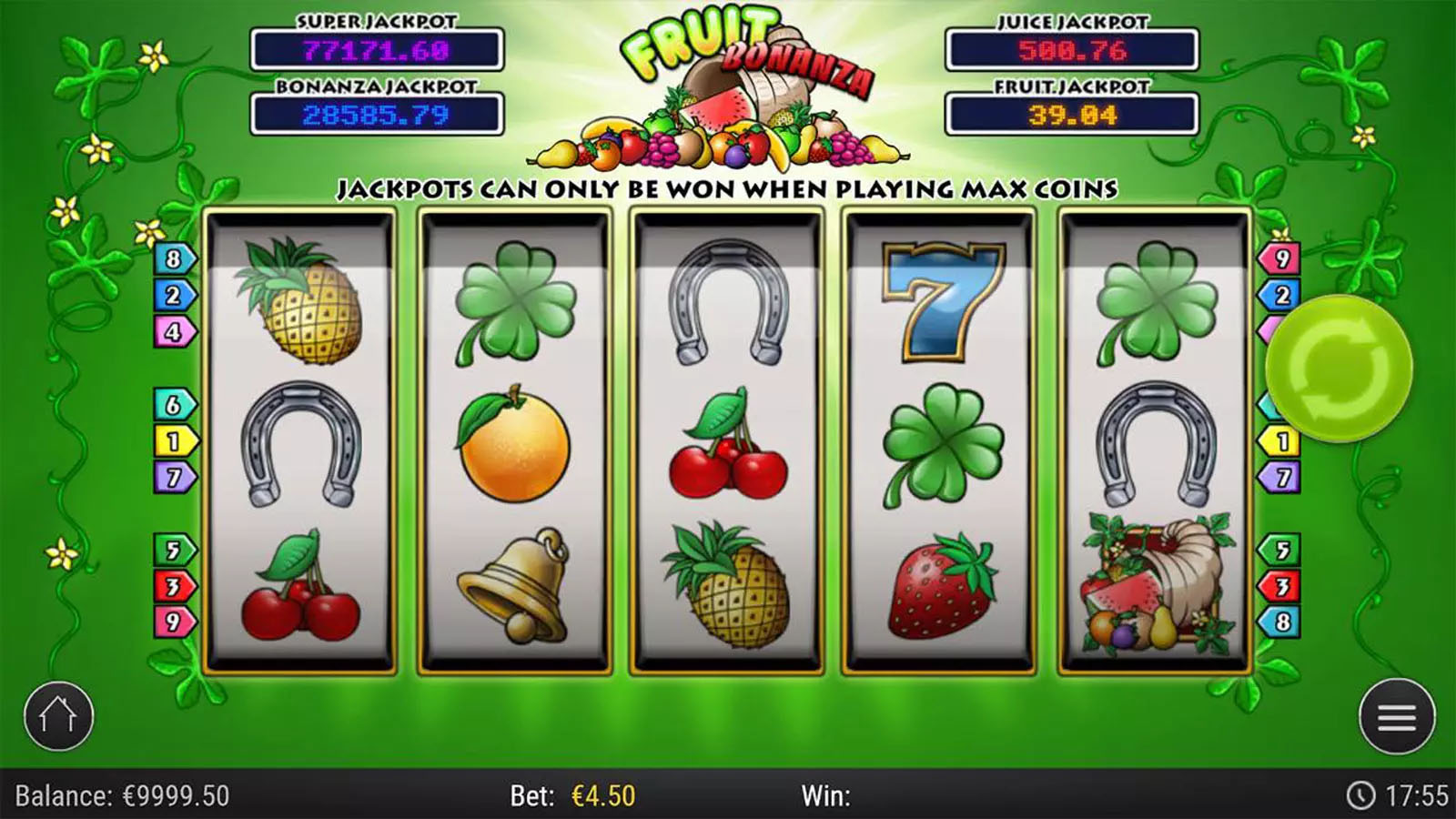This screenshot has width=1456, height=819.
Task: Click the Bonanza Jackpot value 28585.79
Action: [x=376, y=111]
